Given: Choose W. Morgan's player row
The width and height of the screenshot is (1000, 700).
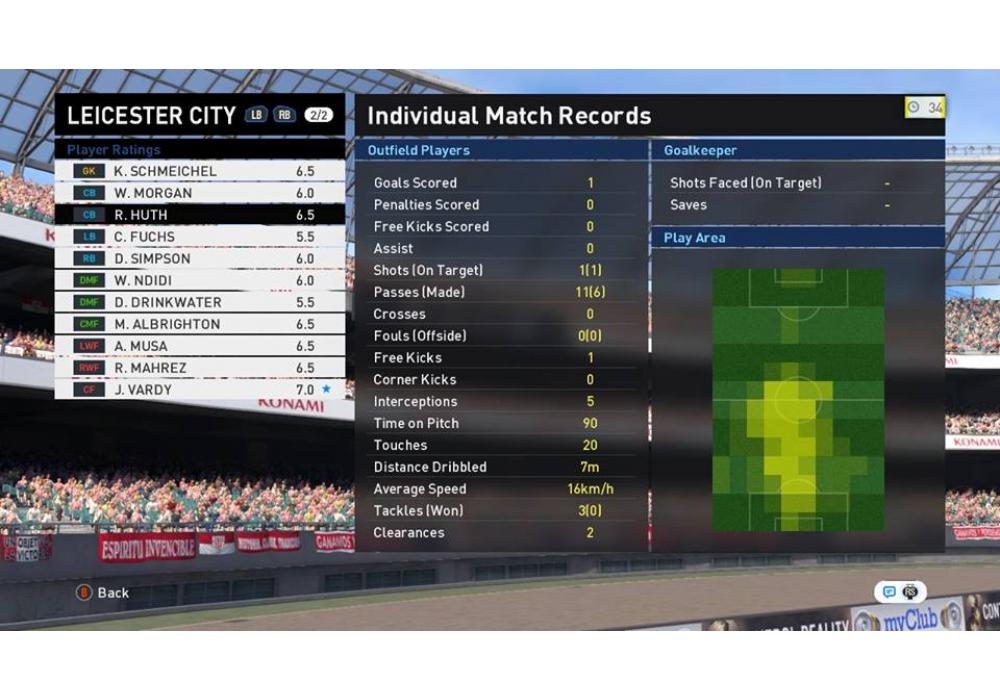Looking at the screenshot, I should [x=199, y=193].
